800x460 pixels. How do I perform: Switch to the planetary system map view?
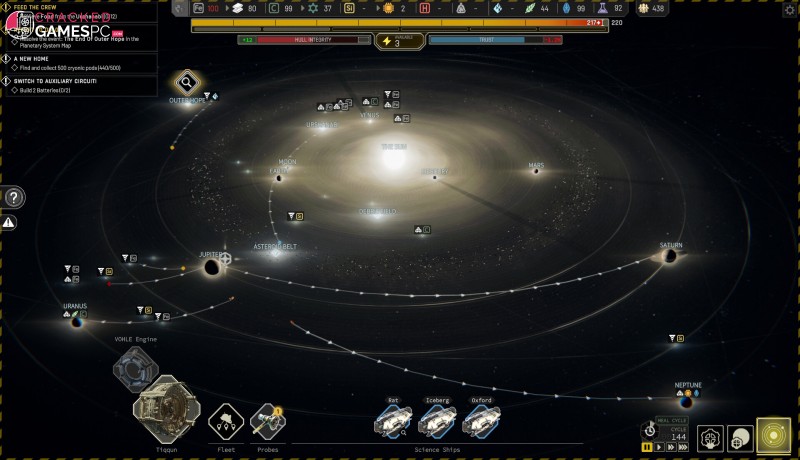(773, 437)
